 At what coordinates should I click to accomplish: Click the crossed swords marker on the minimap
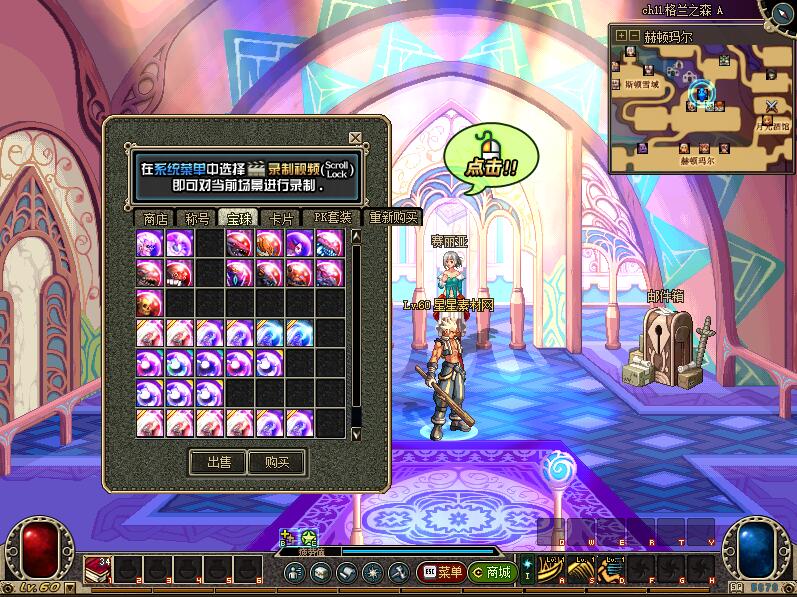tap(771, 106)
